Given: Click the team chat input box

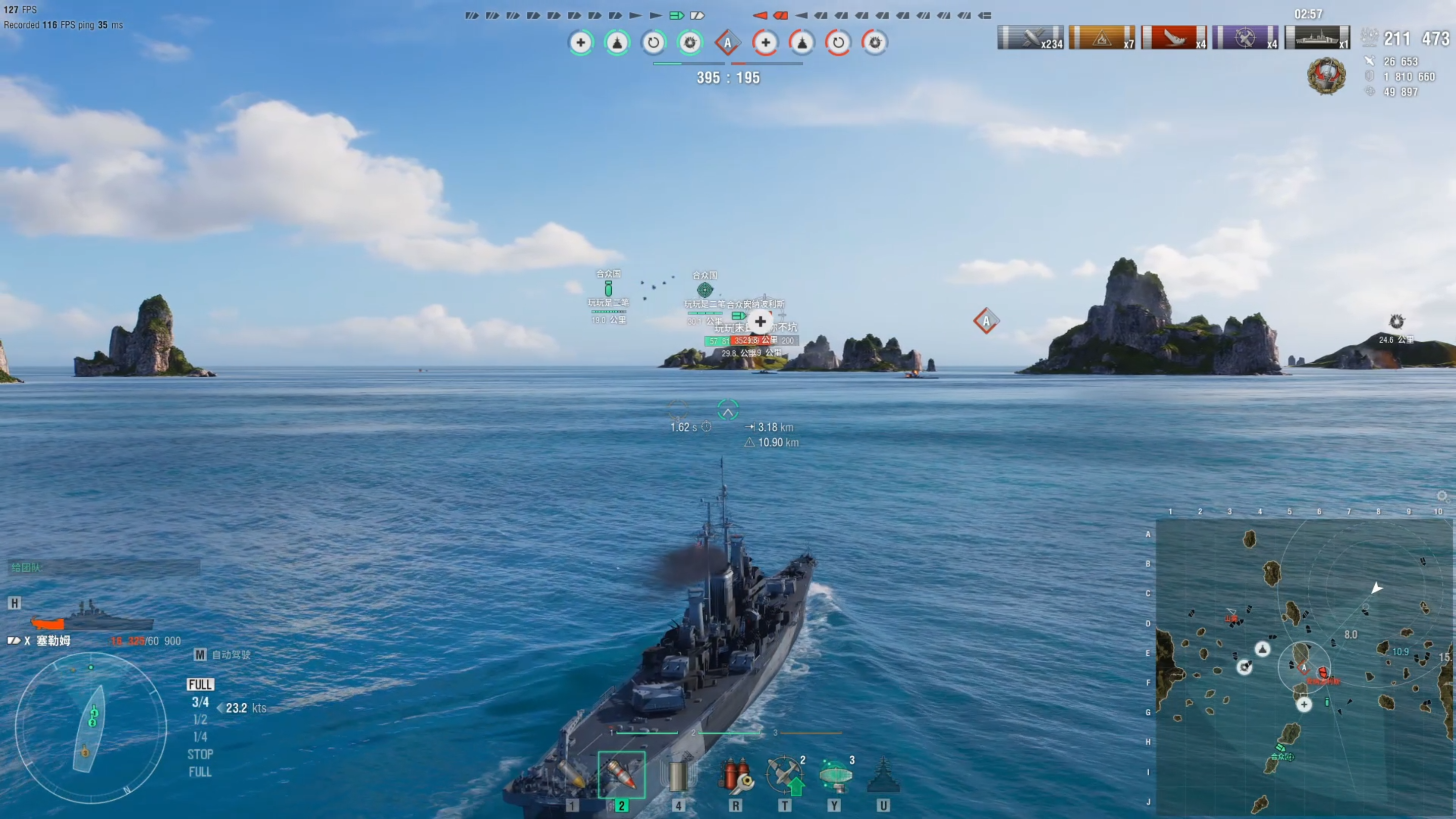Looking at the screenshot, I should (105, 567).
